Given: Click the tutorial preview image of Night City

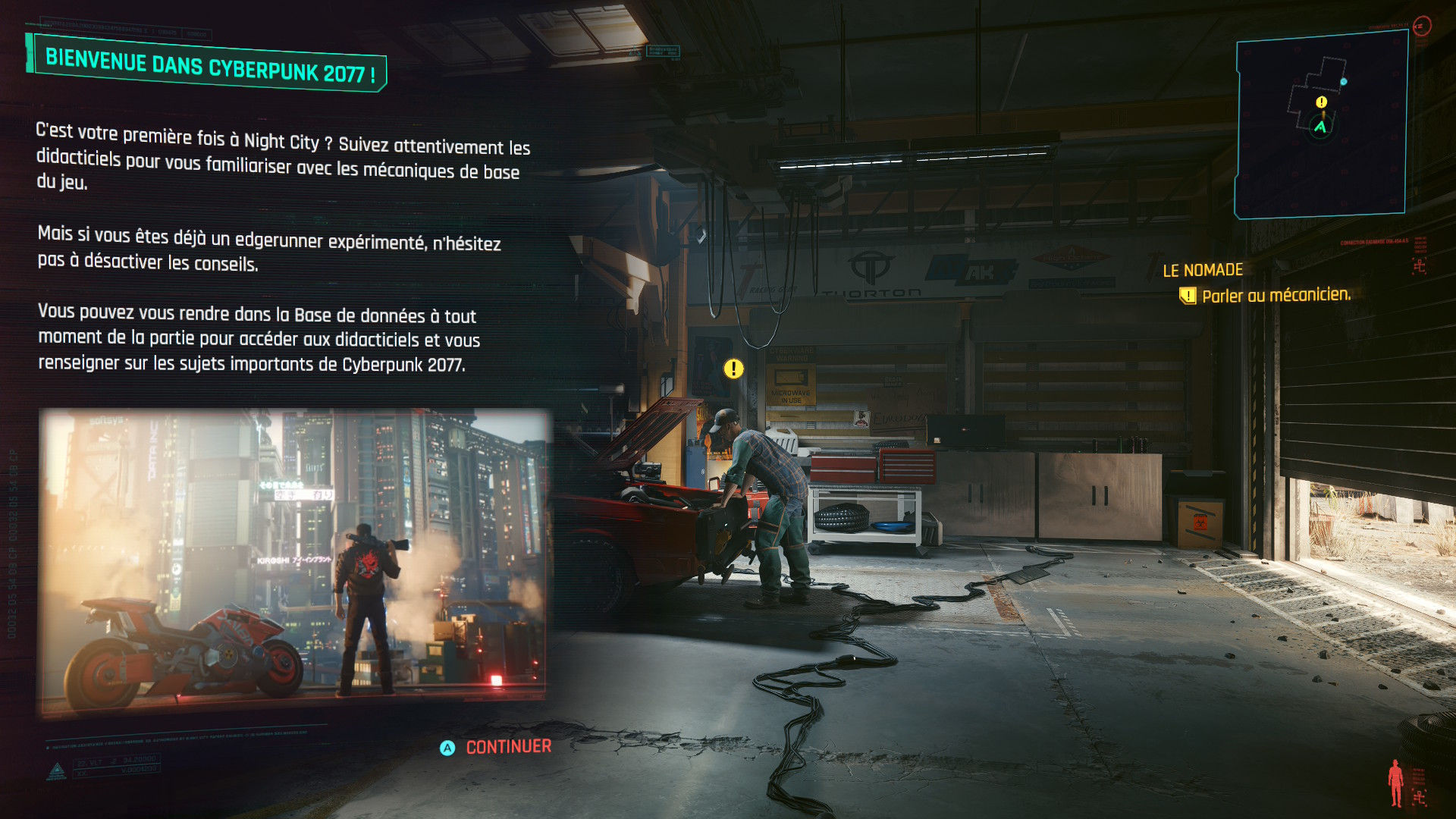Looking at the screenshot, I should 293,562.
